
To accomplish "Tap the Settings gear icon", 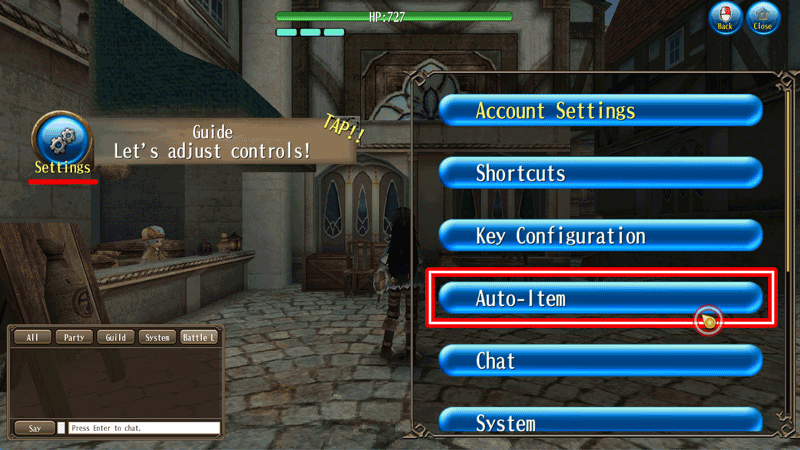I will pyautogui.click(x=62, y=141).
